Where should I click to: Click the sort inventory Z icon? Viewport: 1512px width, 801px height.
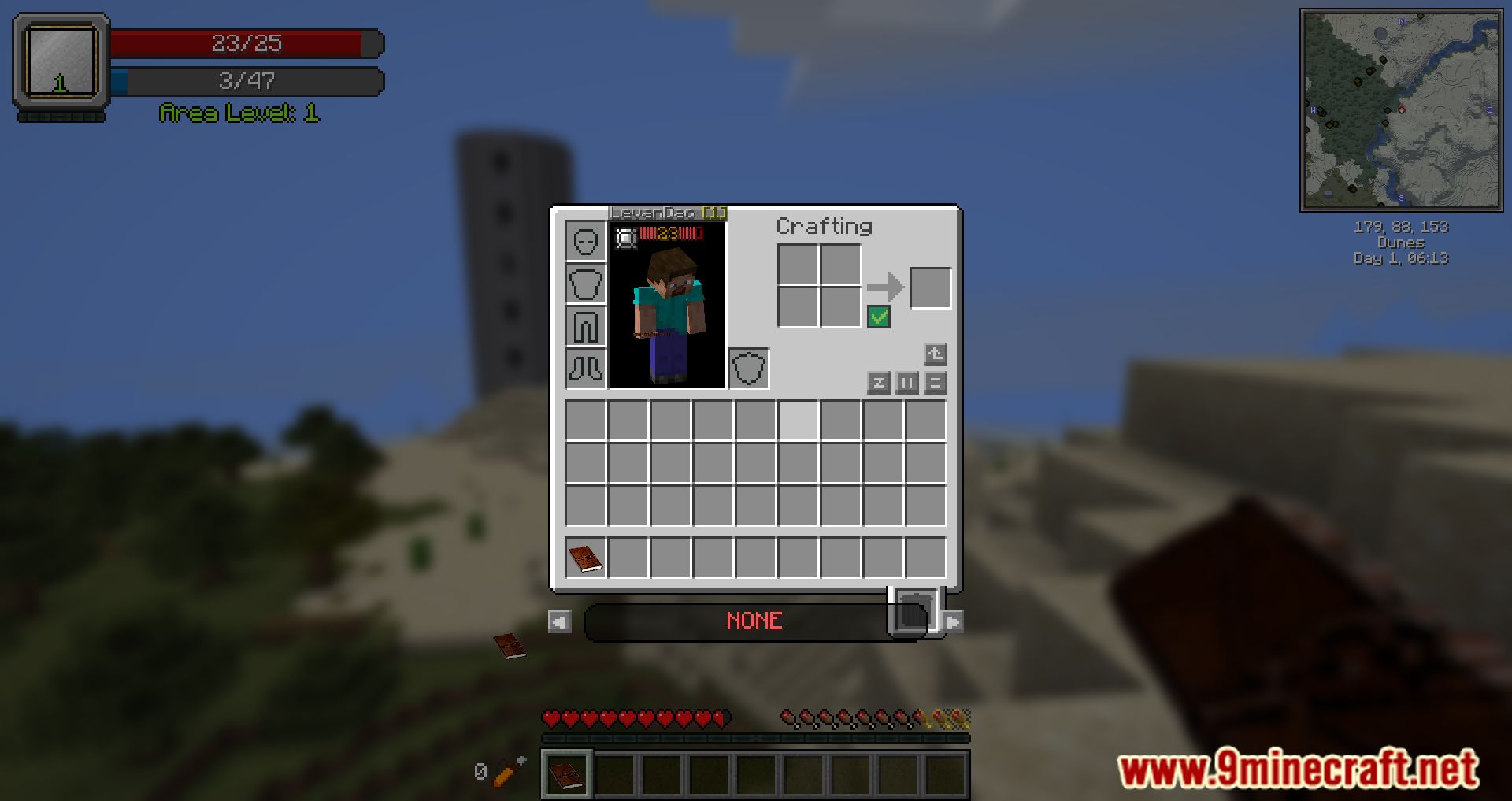[x=880, y=384]
